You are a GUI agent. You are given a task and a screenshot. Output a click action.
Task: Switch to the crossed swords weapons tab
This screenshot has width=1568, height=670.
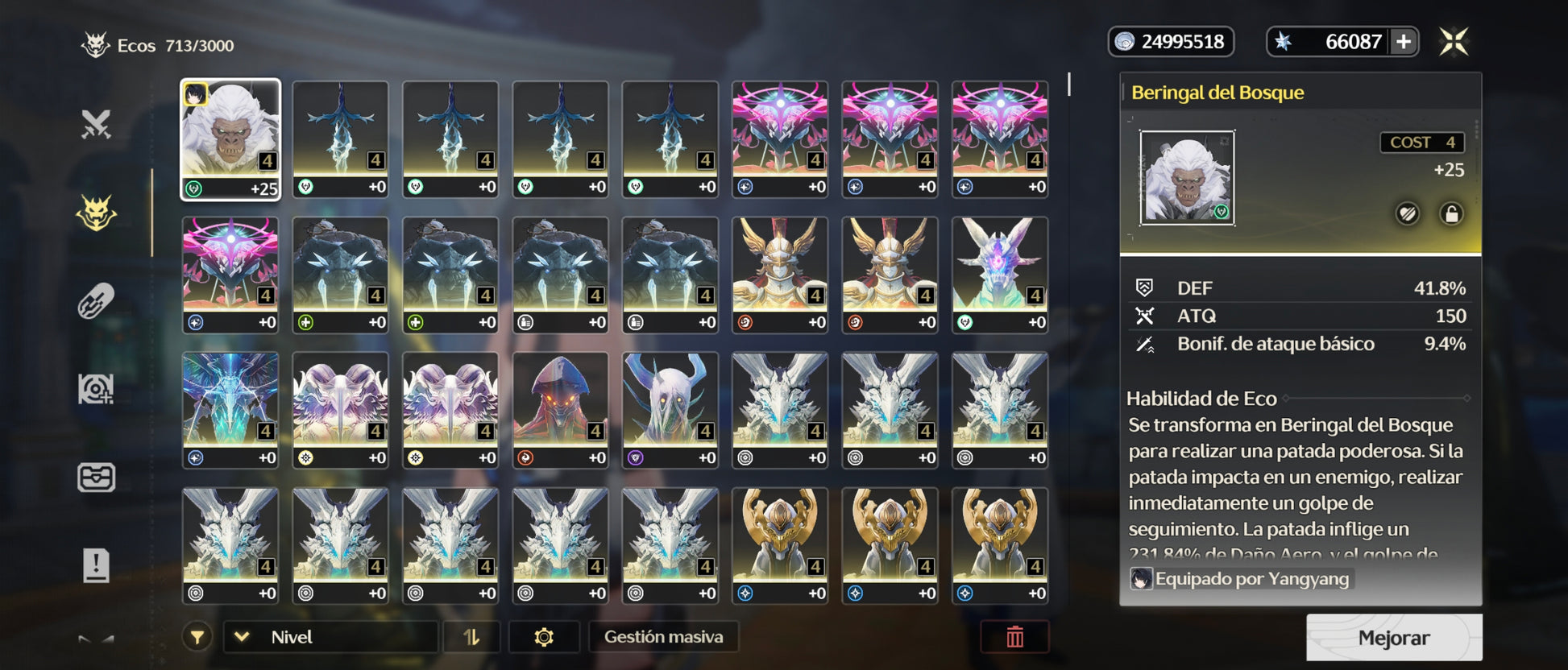pos(96,124)
